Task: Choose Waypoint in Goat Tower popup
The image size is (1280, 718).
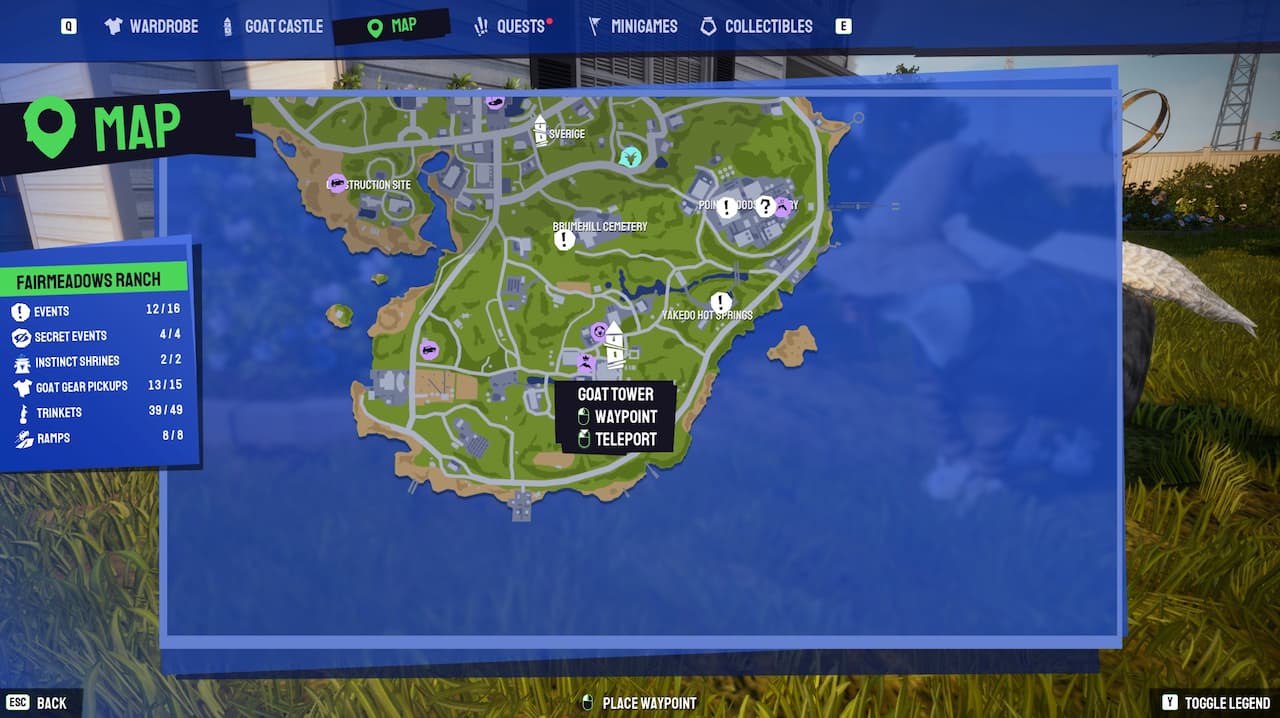Action: click(x=625, y=416)
